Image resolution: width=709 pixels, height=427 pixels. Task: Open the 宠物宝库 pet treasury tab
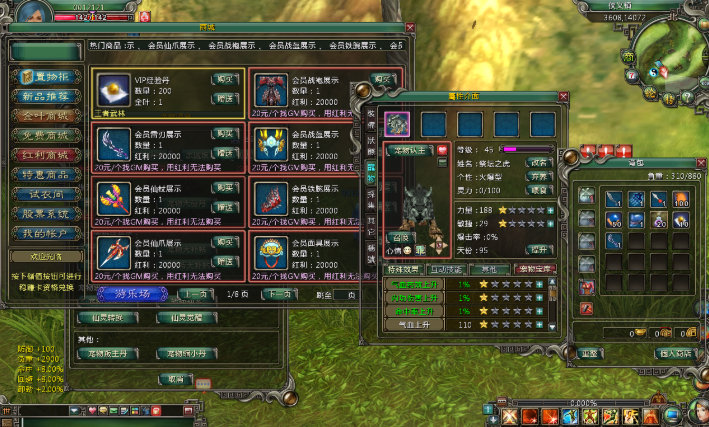point(535,270)
